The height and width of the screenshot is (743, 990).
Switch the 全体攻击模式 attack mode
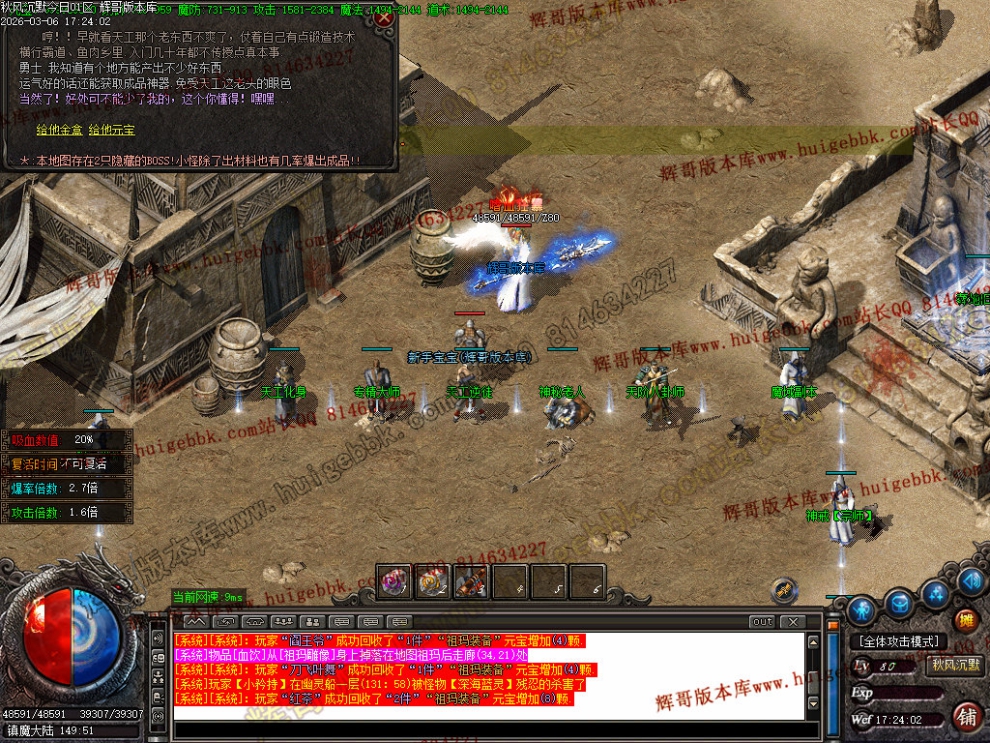point(897,641)
